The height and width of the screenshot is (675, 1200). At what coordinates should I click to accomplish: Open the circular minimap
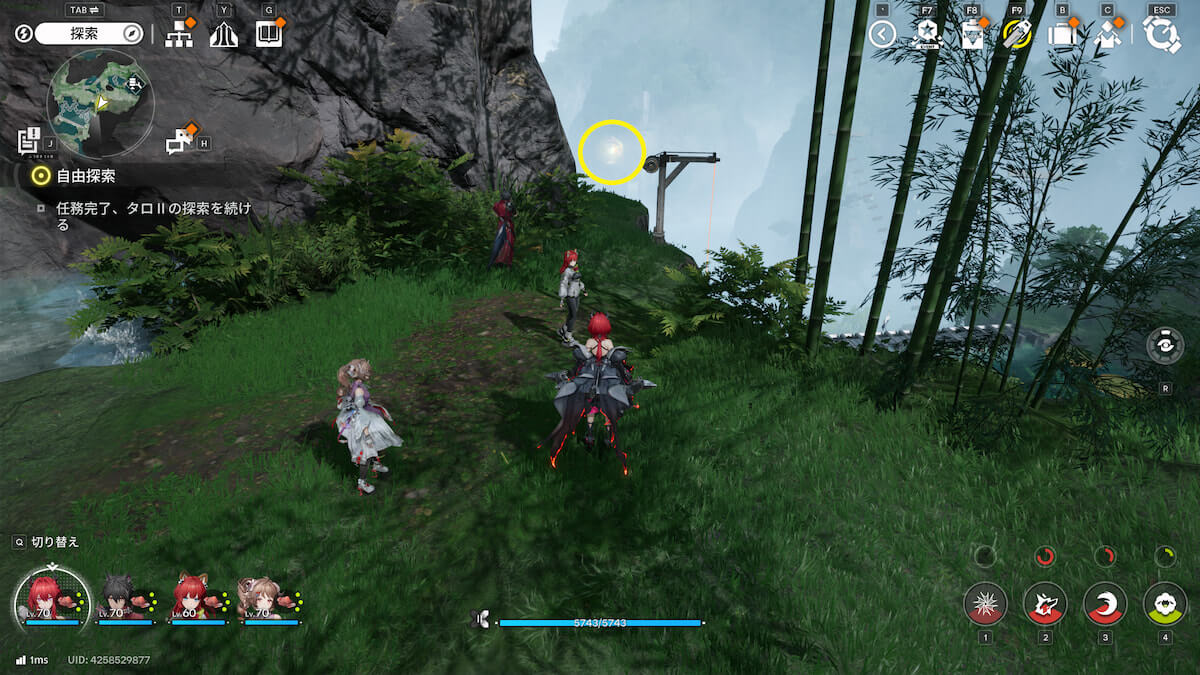[x=100, y=103]
